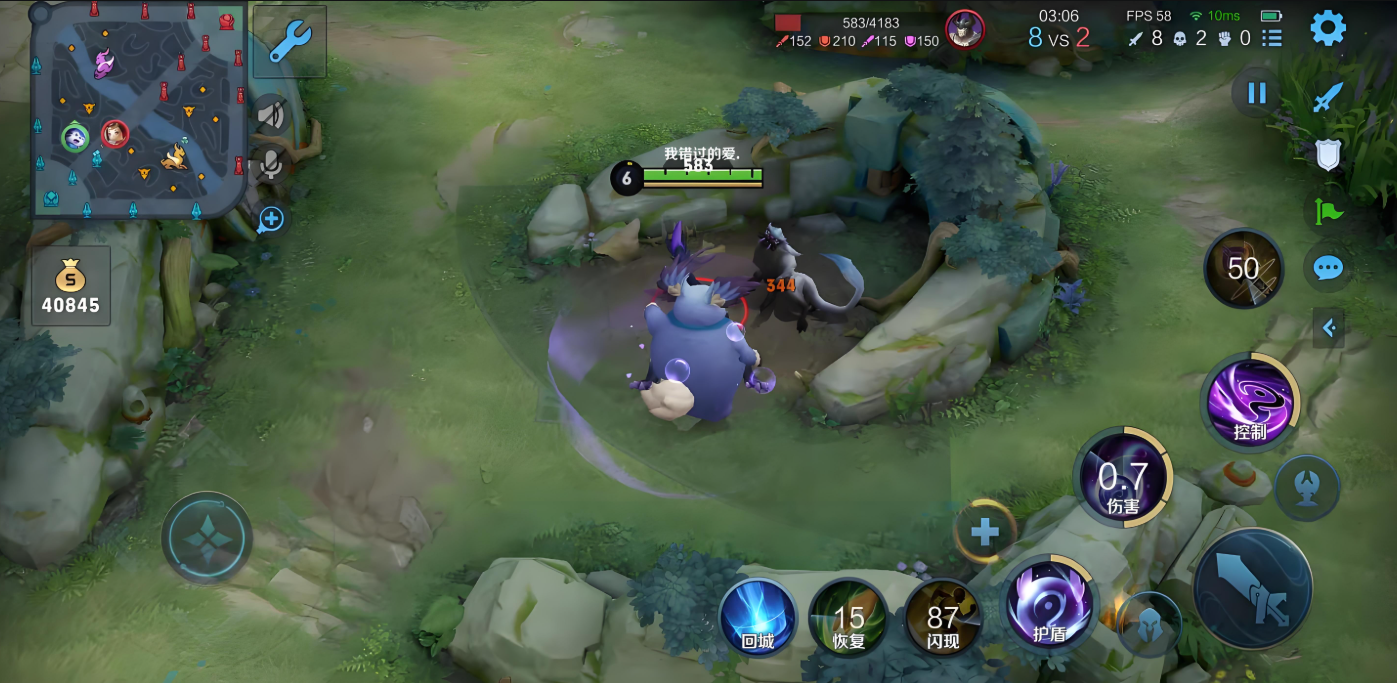Screen dimensions: 1397x683
Task: Open the scoreboard list icon
Action: 1272,38
